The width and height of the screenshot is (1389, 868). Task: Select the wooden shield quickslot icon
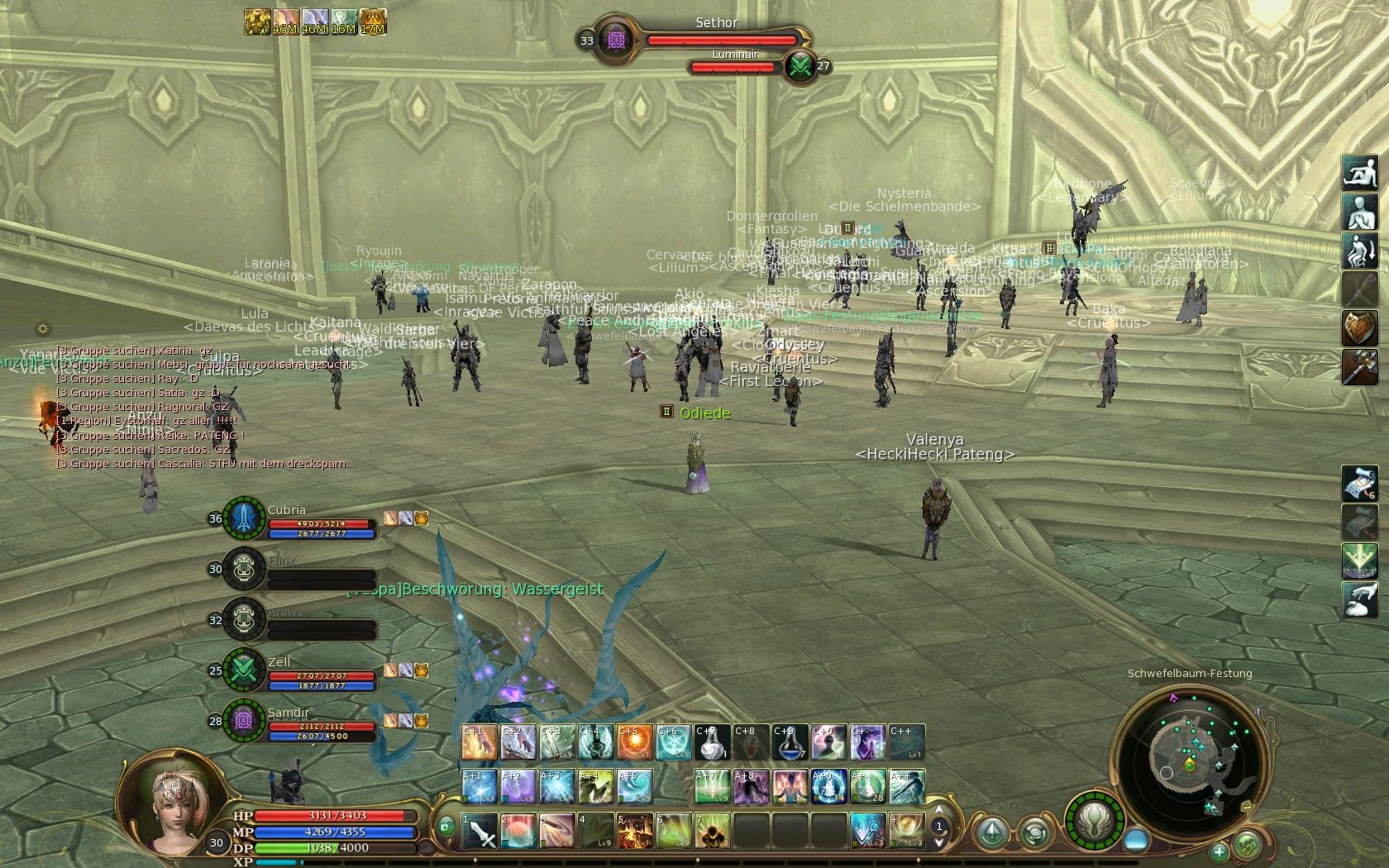click(1359, 328)
